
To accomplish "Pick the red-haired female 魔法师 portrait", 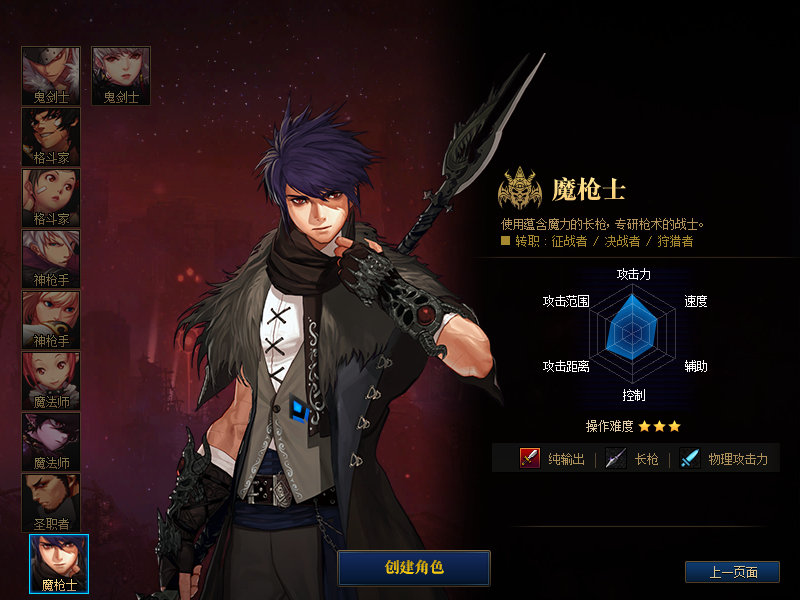I will (x=51, y=380).
